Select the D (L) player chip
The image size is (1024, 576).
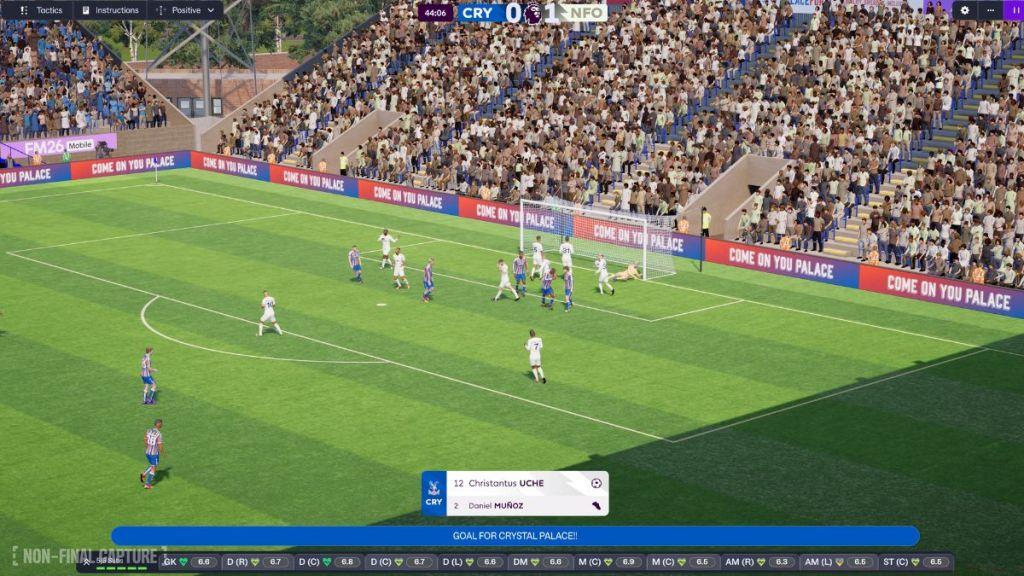coord(474,562)
